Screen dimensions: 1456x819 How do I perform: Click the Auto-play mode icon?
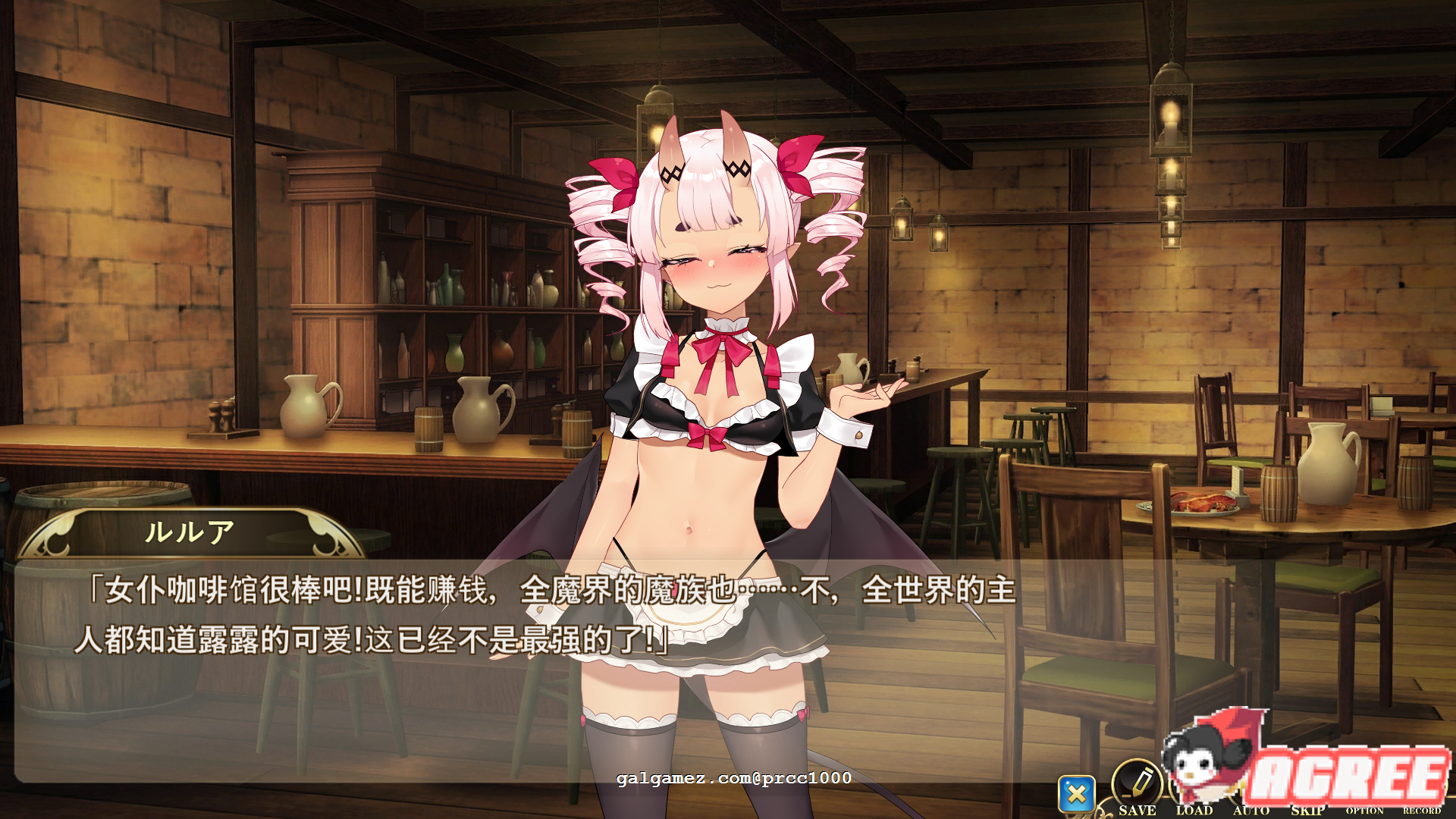click(1251, 780)
